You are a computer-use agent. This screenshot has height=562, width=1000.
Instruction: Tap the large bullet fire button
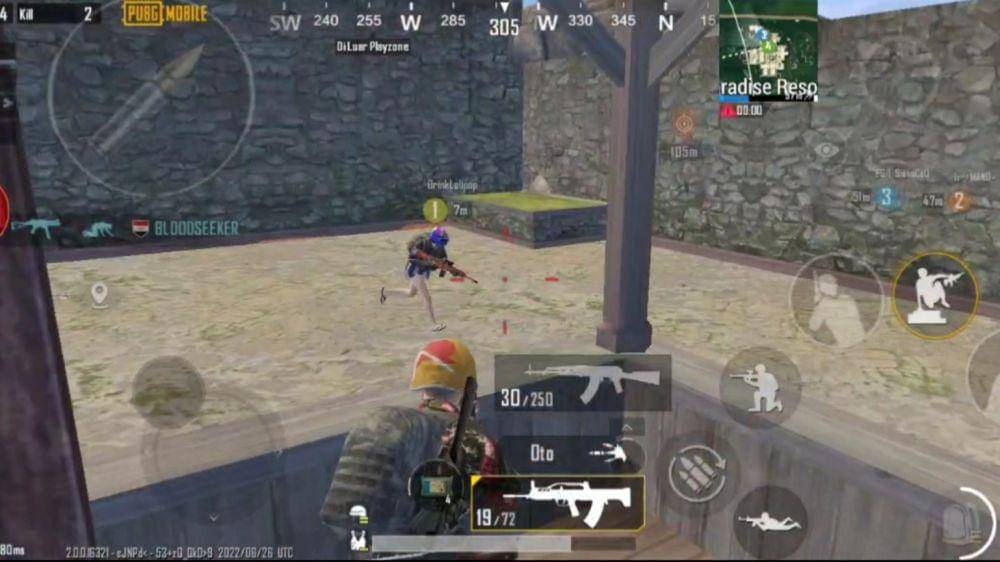pos(150,100)
